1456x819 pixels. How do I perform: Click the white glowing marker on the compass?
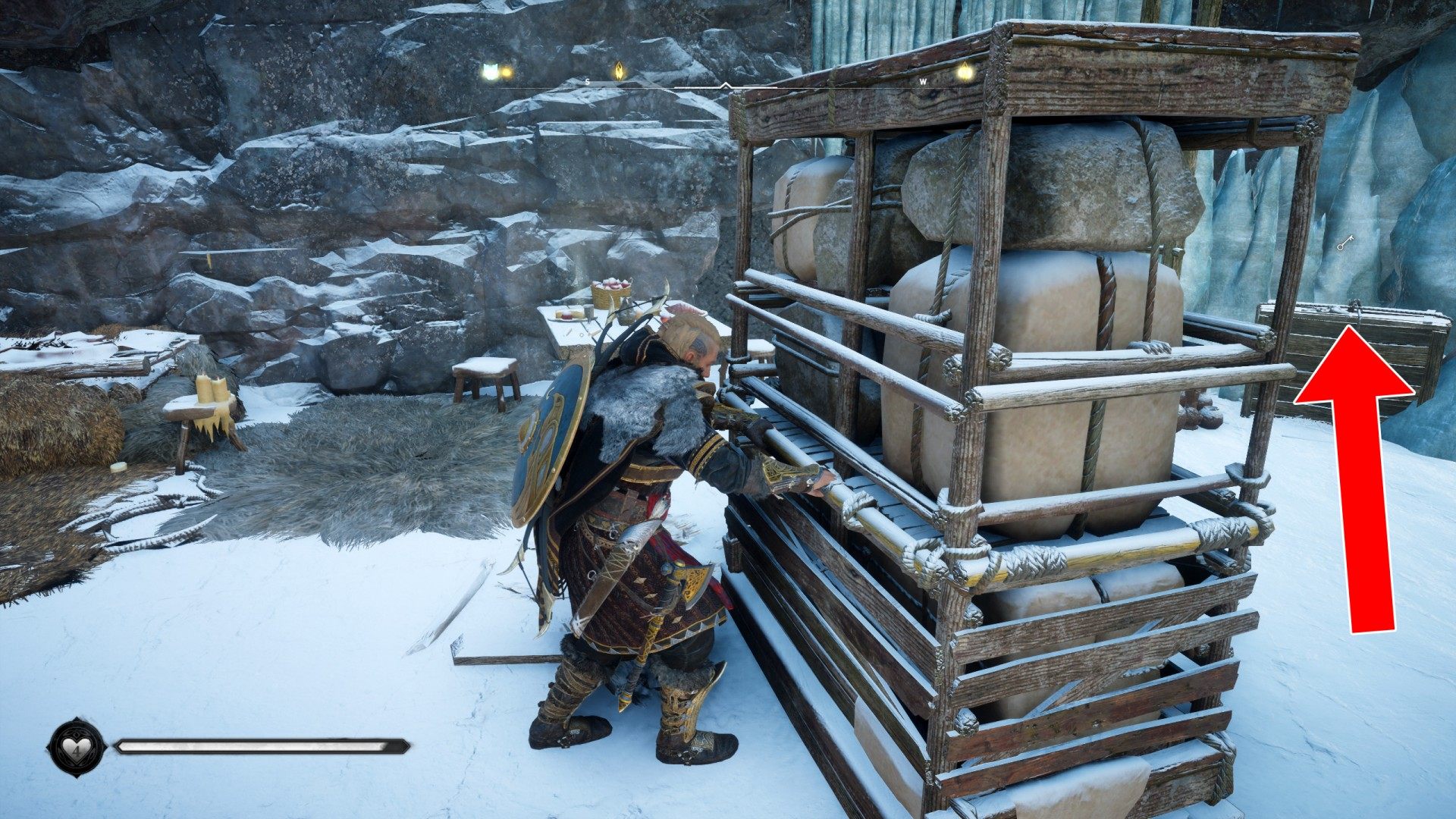point(491,71)
